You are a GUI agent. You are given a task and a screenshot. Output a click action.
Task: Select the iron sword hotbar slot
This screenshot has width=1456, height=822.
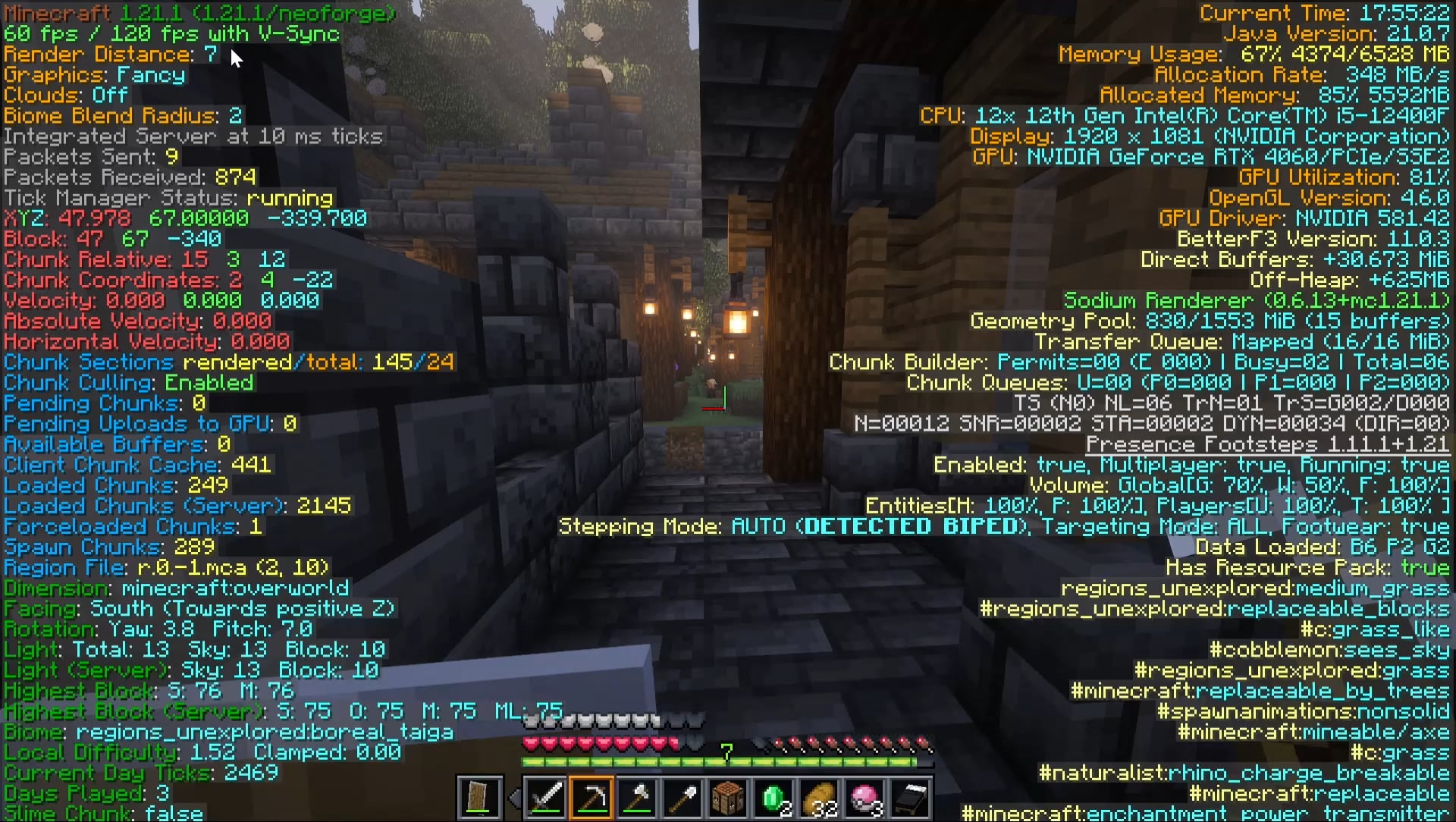pyautogui.click(x=546, y=798)
